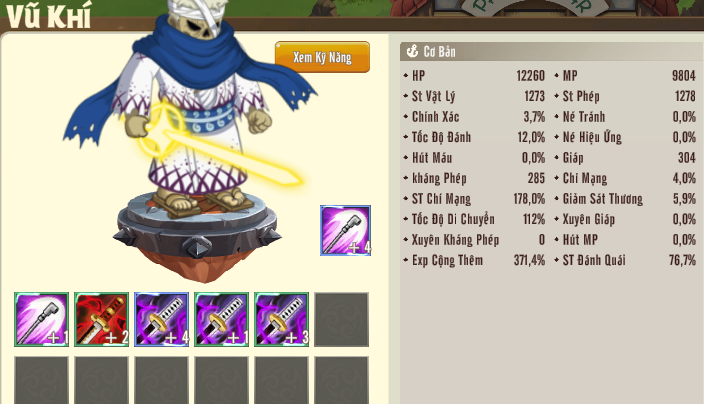Select the equipped +4 staff weapon slot

(345, 230)
